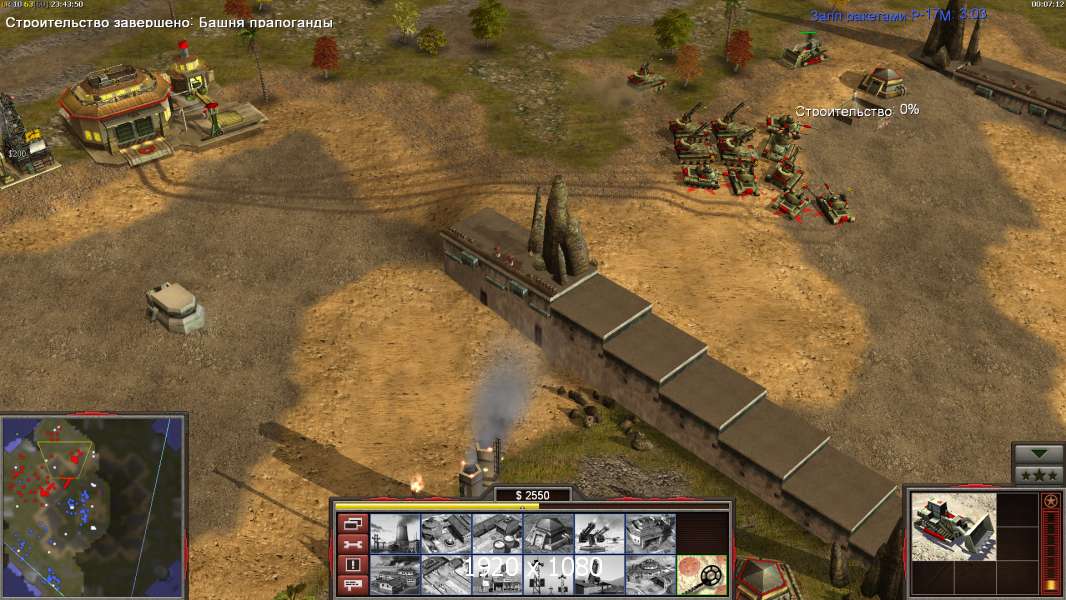Click the exclamation mark button
This screenshot has height=600, width=1066.
click(353, 564)
